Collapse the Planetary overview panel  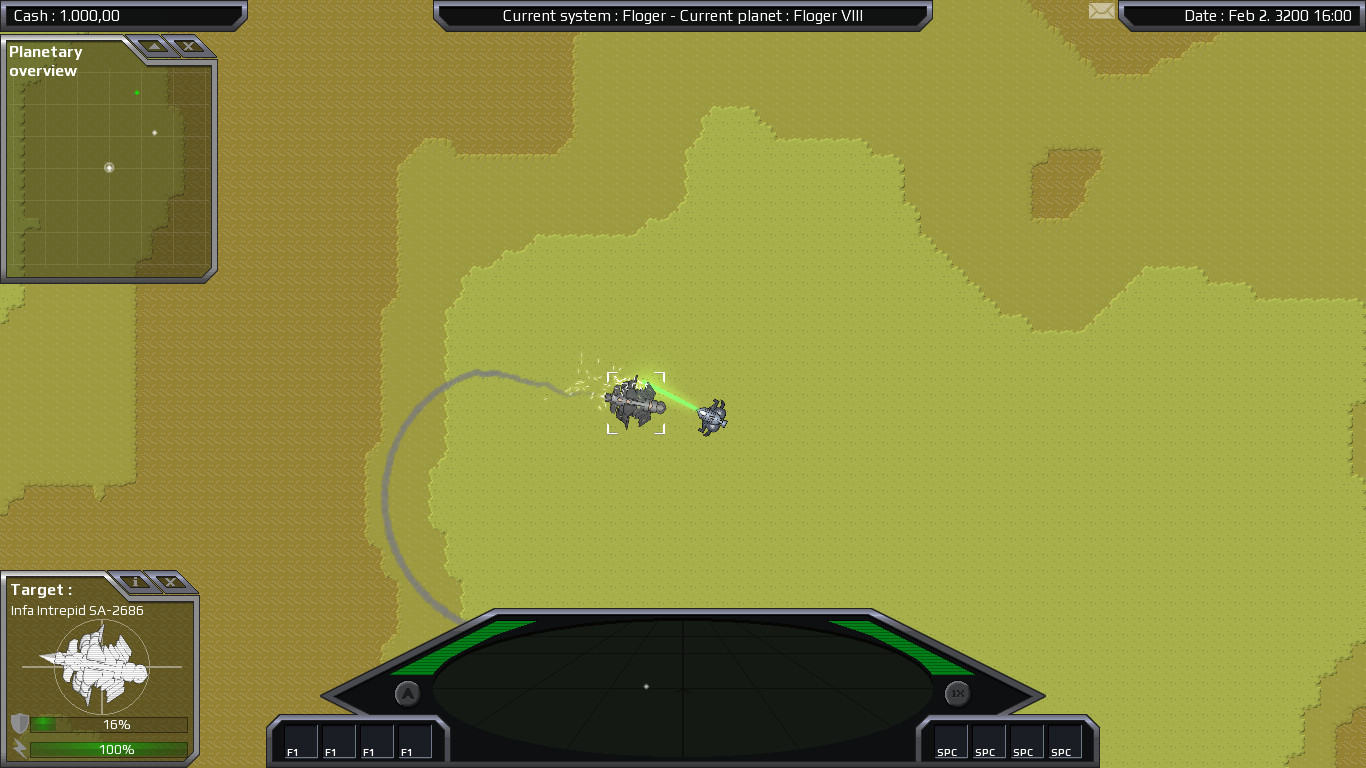point(153,46)
